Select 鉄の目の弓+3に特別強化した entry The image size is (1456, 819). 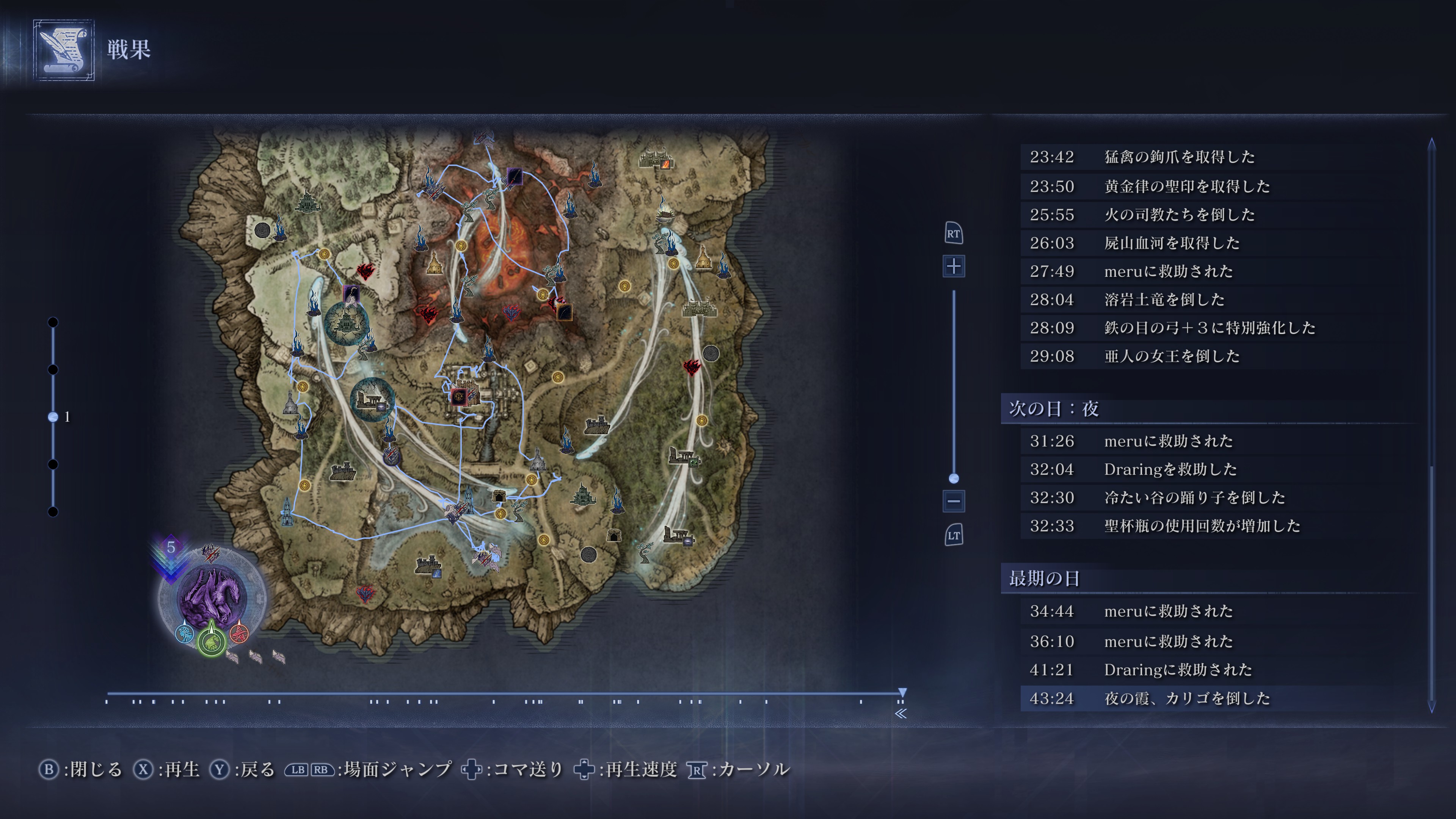click(x=1209, y=328)
